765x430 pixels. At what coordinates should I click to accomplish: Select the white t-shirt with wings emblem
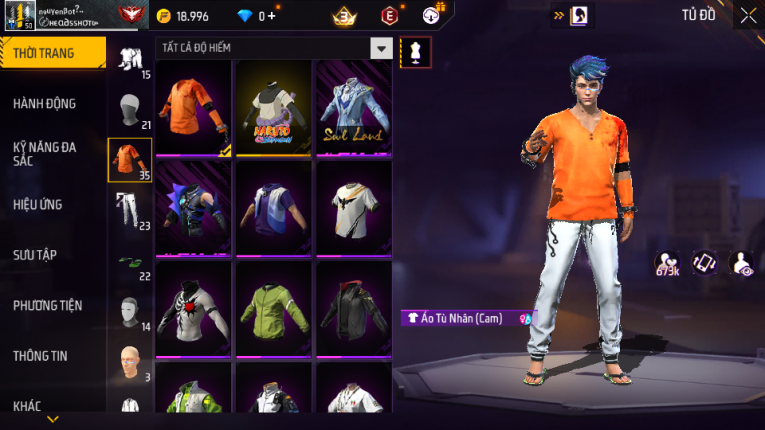coord(354,208)
